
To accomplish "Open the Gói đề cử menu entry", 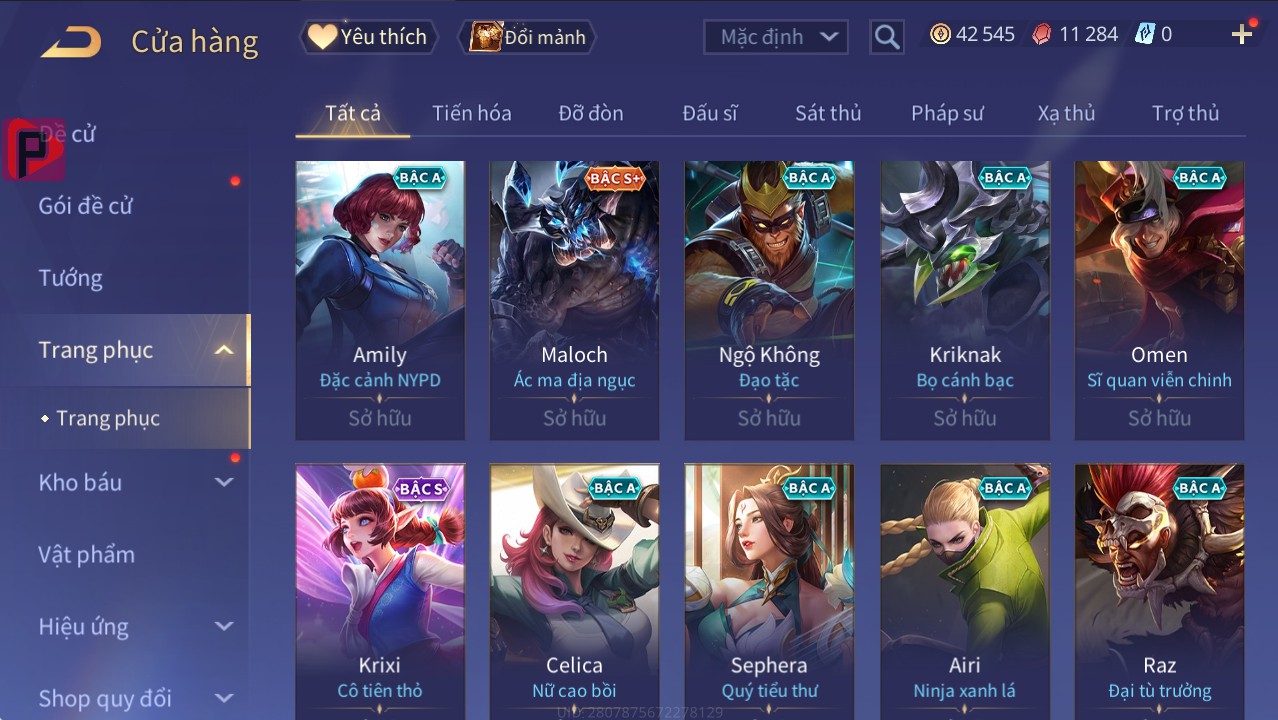I will [86, 206].
